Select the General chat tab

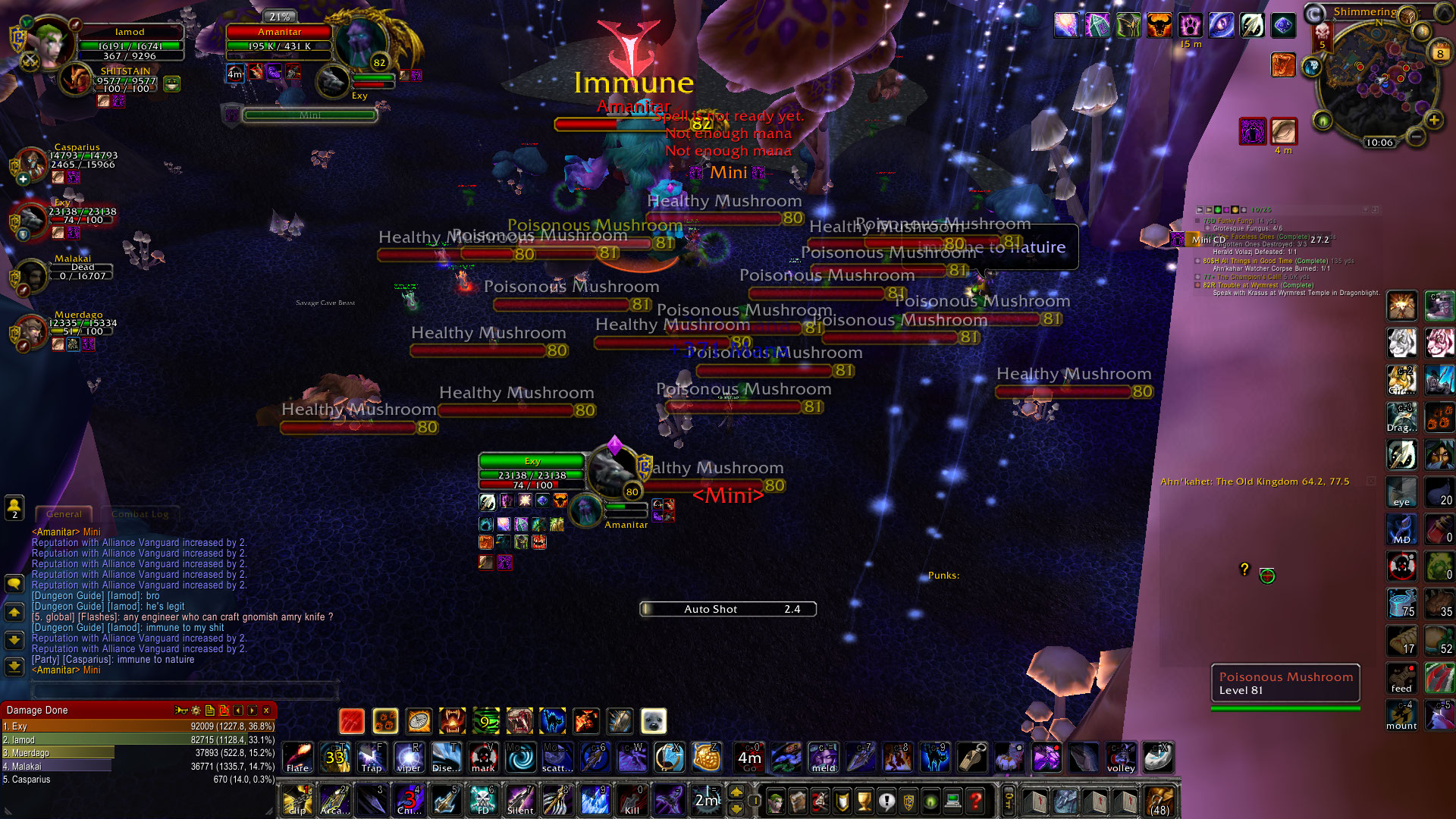63,514
